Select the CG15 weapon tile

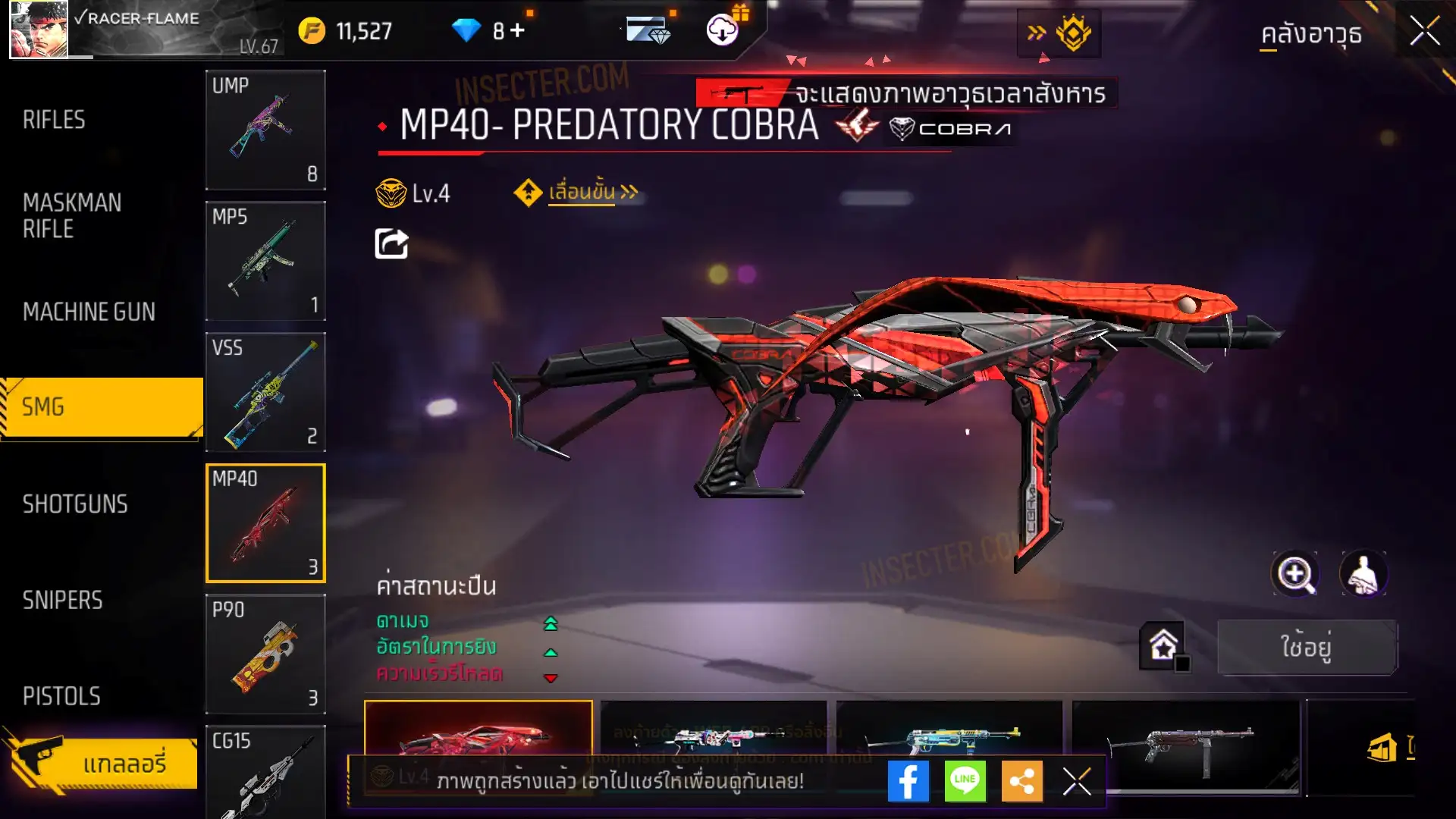pyautogui.click(x=265, y=772)
